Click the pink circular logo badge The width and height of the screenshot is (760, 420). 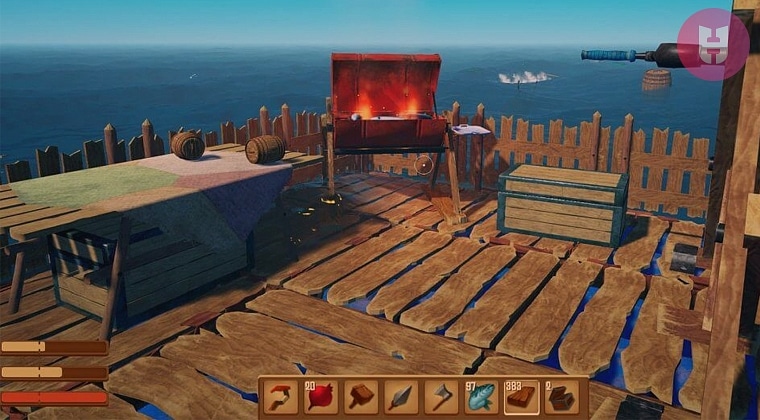click(x=712, y=45)
